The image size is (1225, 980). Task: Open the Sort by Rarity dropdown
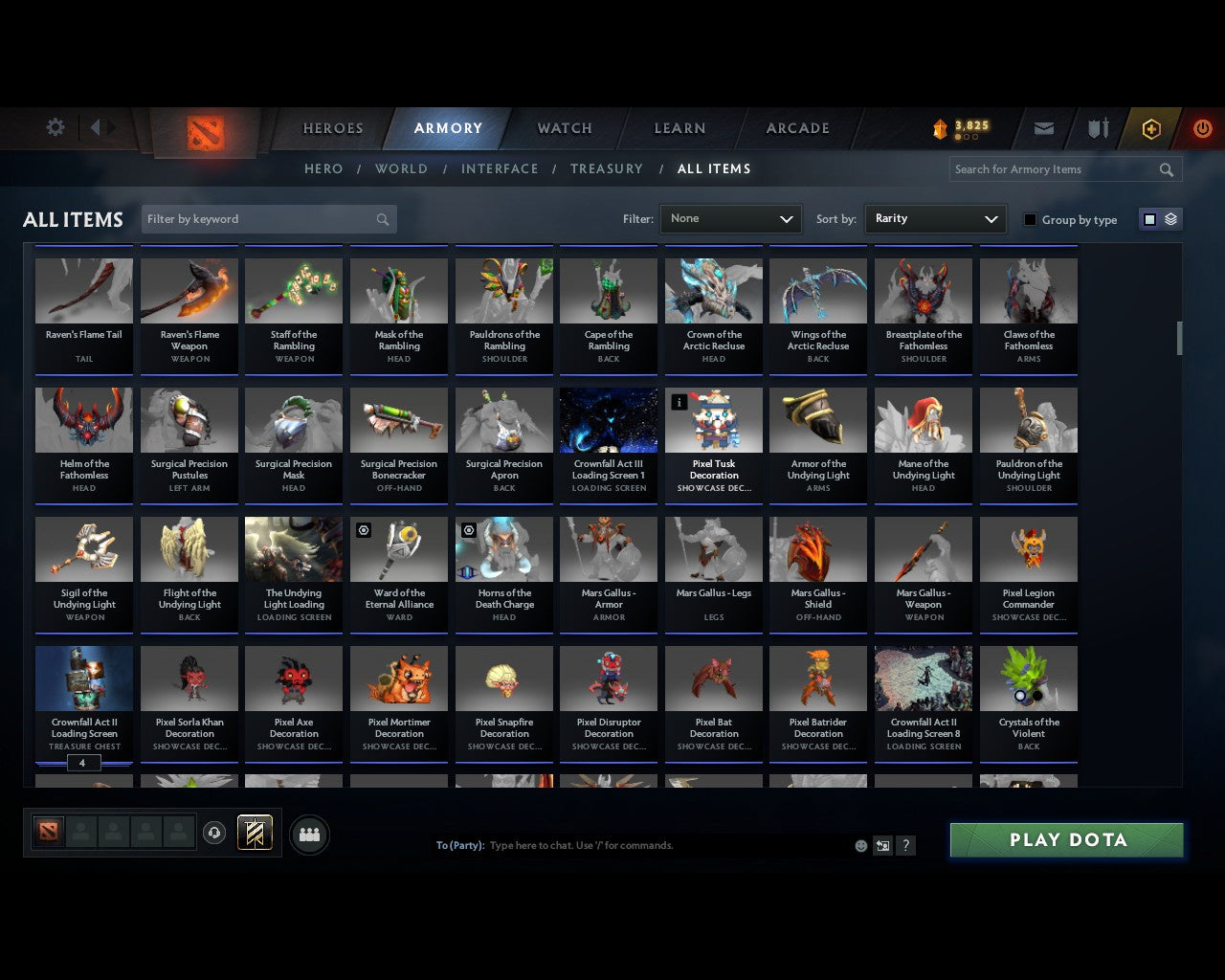[935, 218]
